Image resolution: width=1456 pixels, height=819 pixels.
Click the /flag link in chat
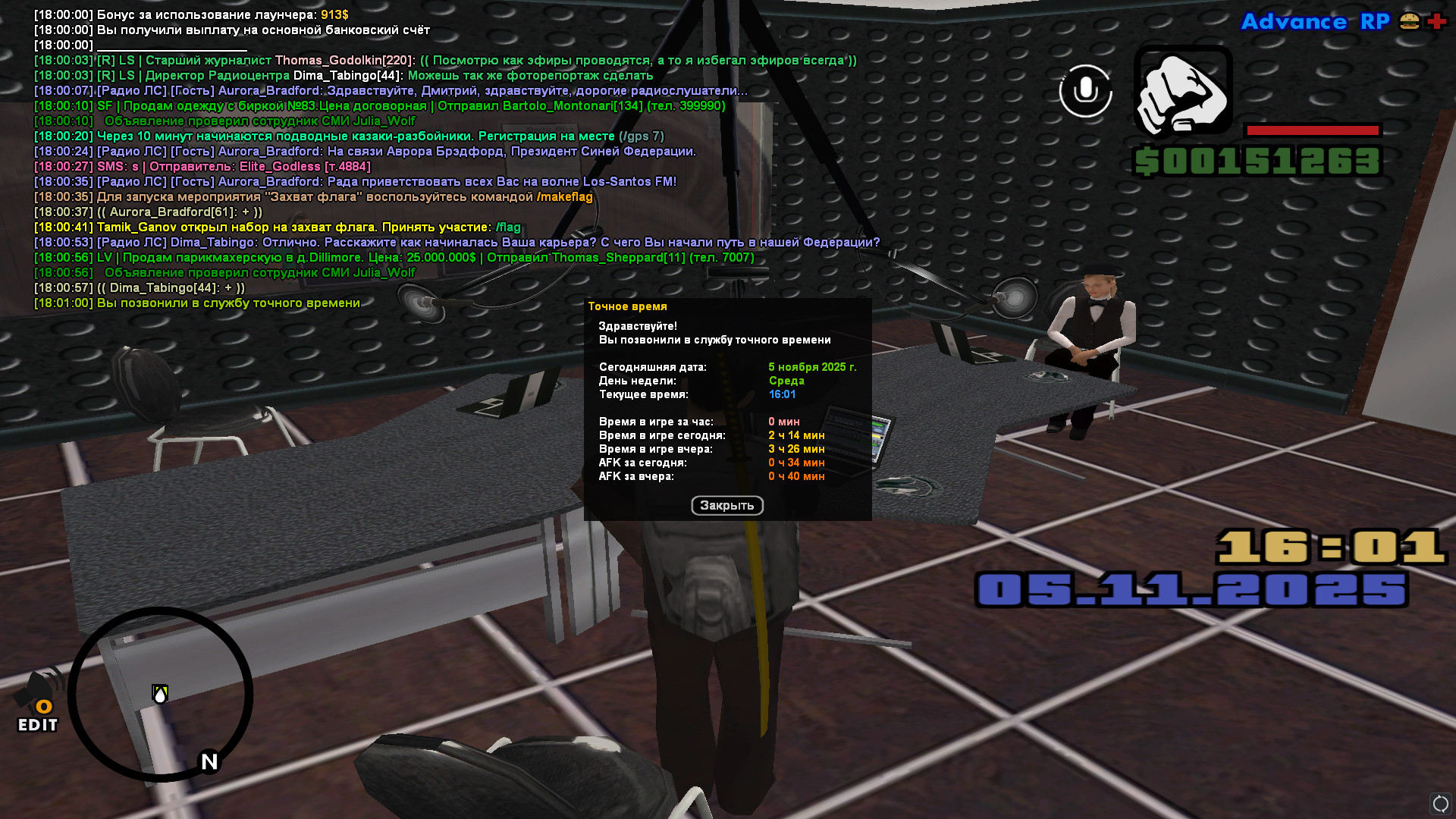(x=508, y=226)
